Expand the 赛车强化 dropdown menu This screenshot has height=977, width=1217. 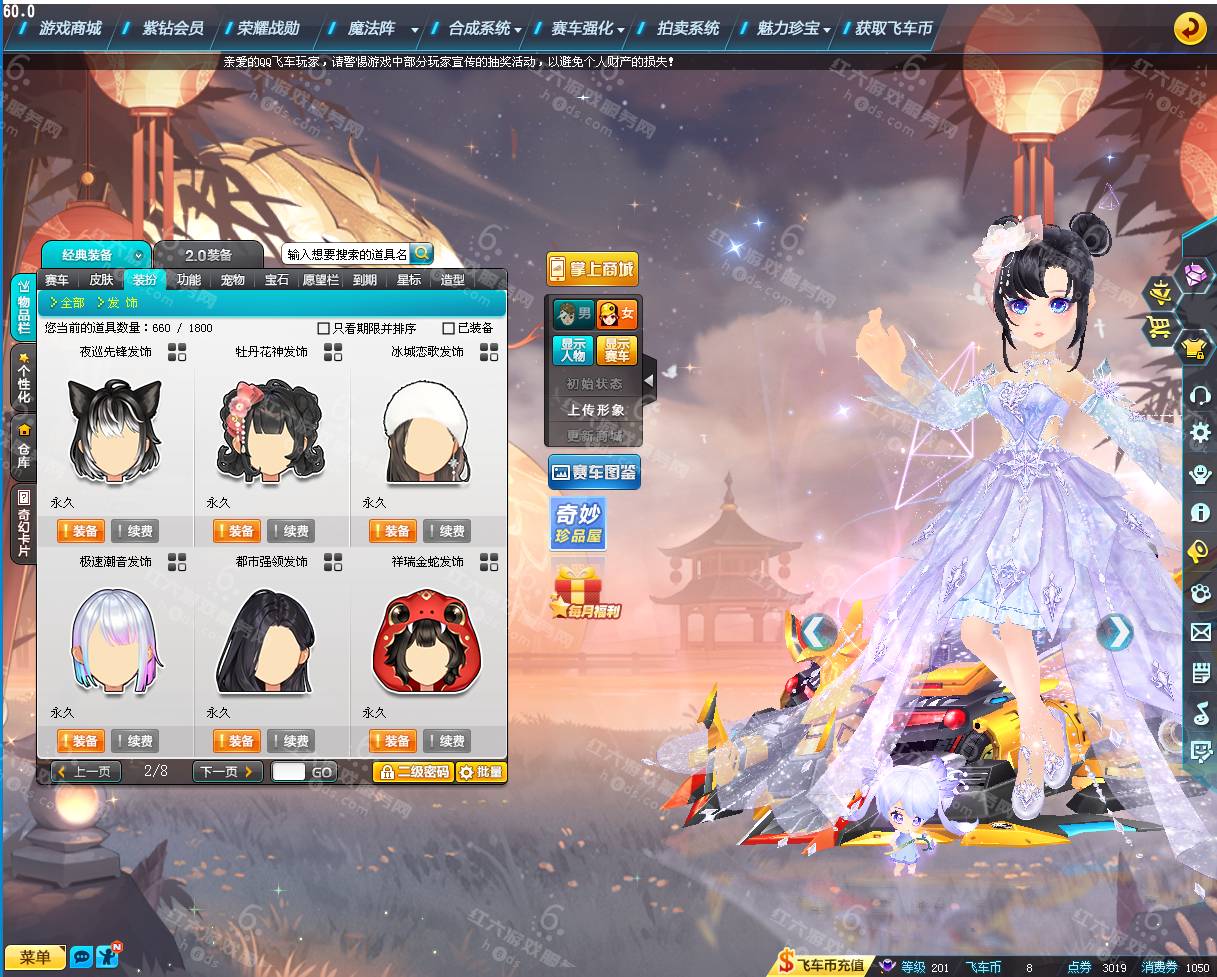point(621,30)
